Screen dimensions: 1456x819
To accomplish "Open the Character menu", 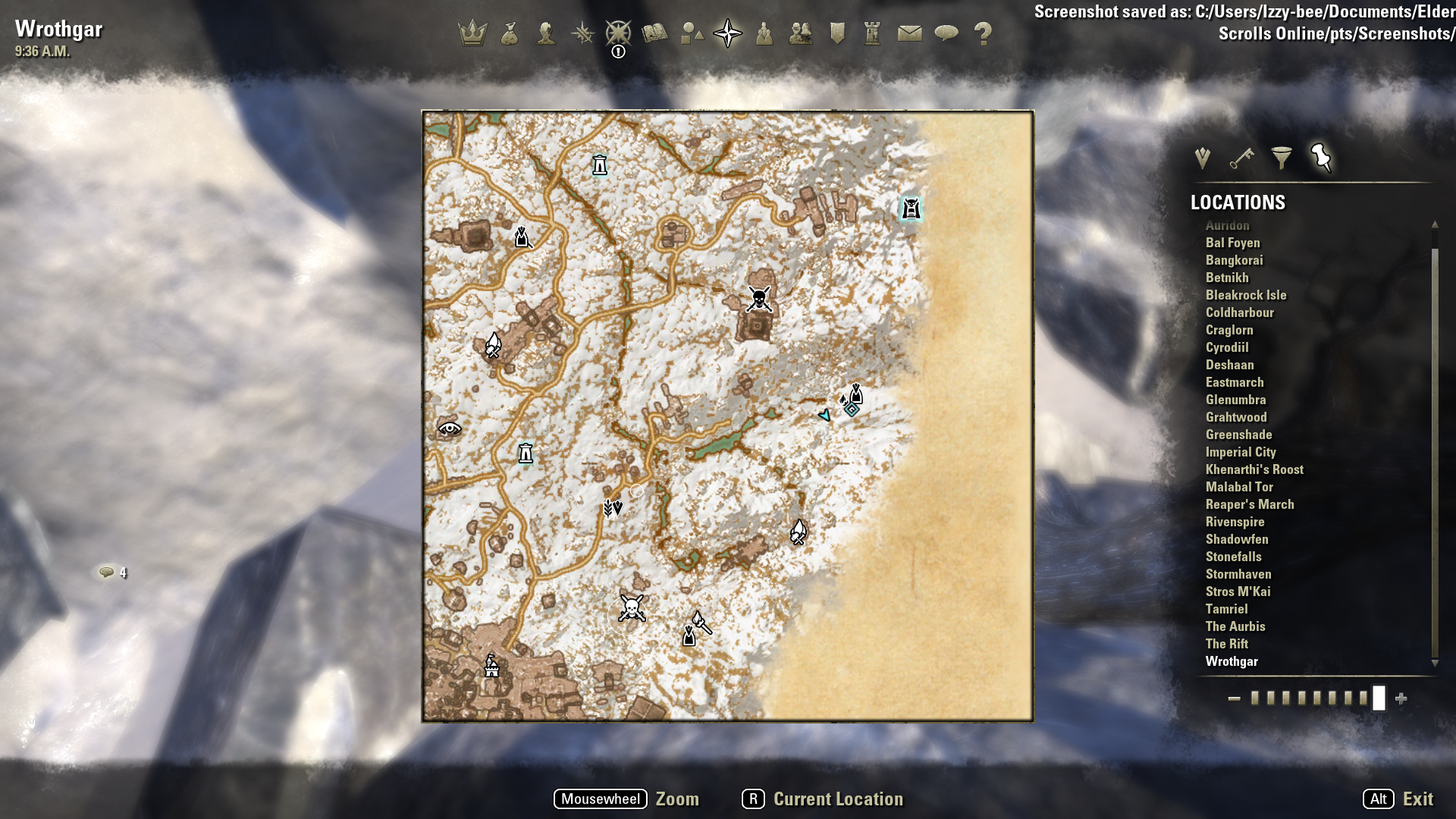I will 547,33.
